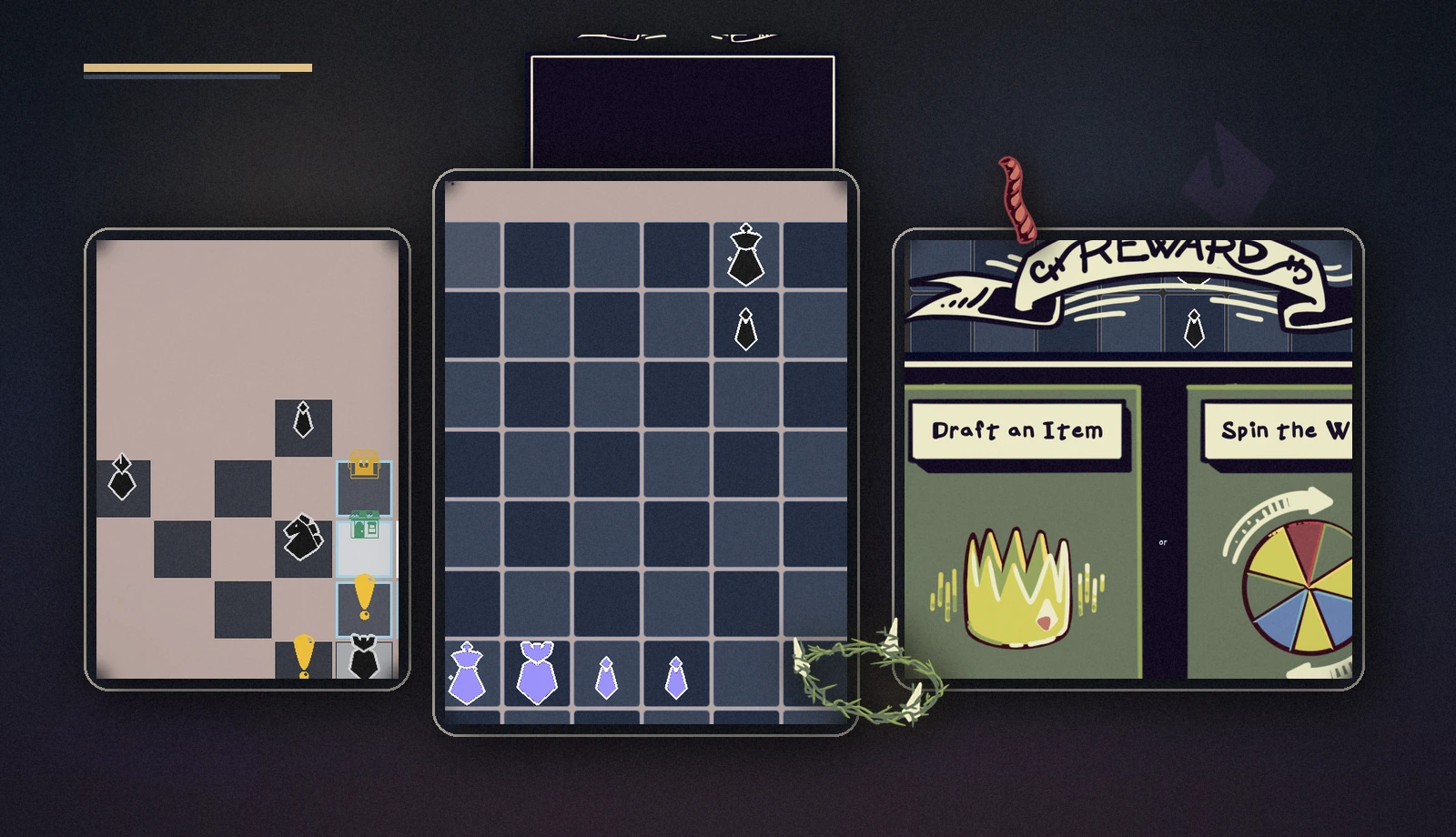
Task: Select the black knight on the map
Action: (x=300, y=537)
